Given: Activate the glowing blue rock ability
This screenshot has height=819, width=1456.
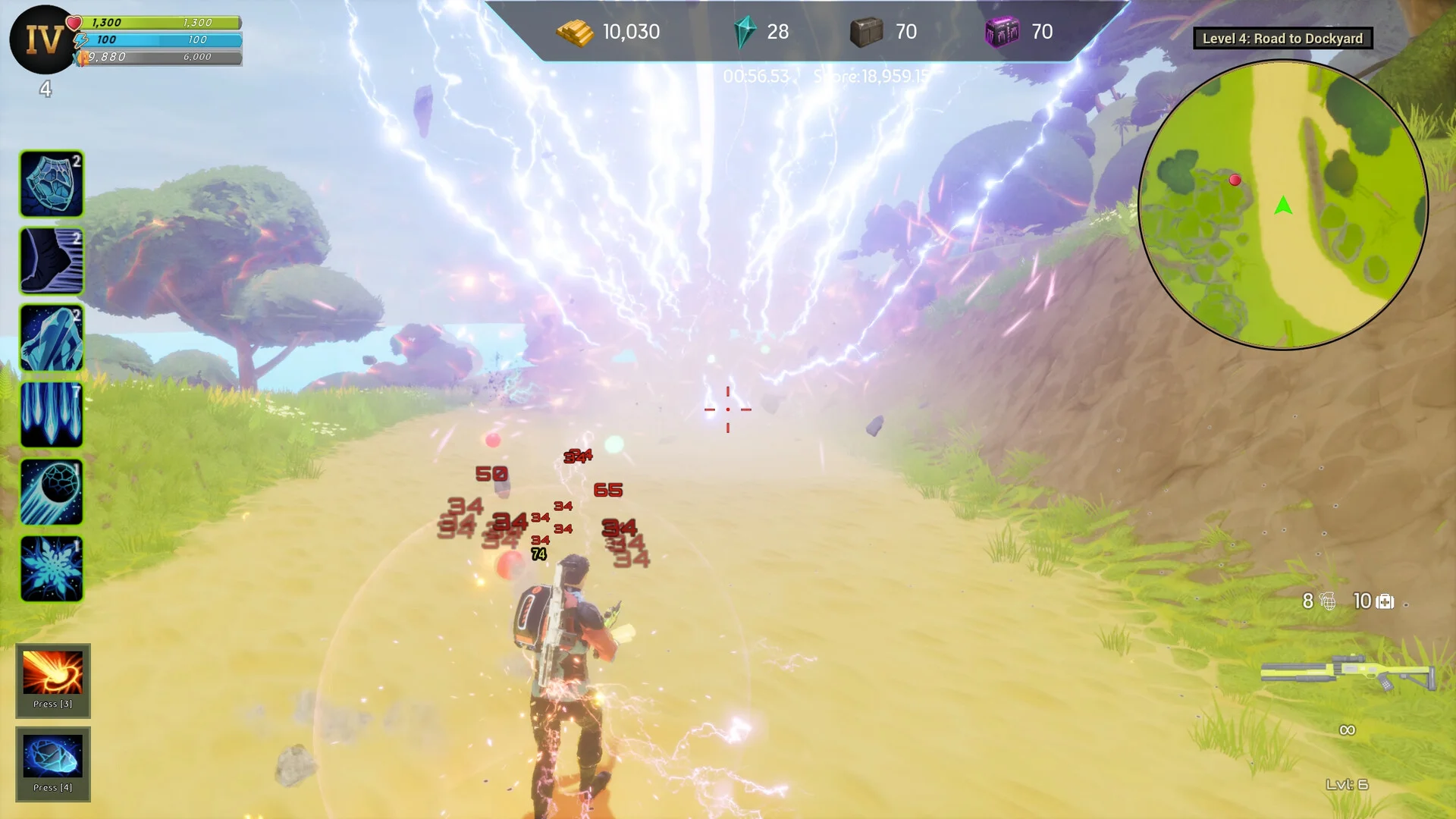Looking at the screenshot, I should click(x=52, y=756).
